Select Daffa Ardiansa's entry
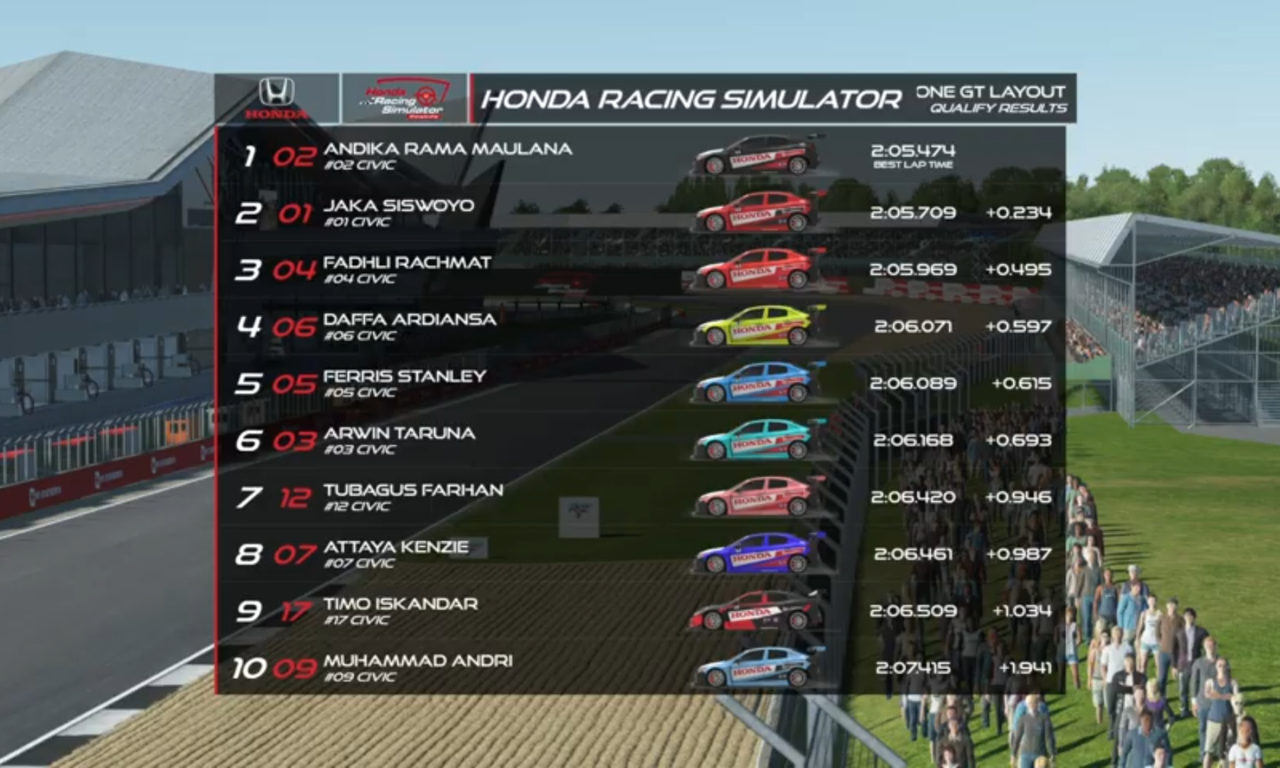This screenshot has width=1280, height=768. coord(409,326)
